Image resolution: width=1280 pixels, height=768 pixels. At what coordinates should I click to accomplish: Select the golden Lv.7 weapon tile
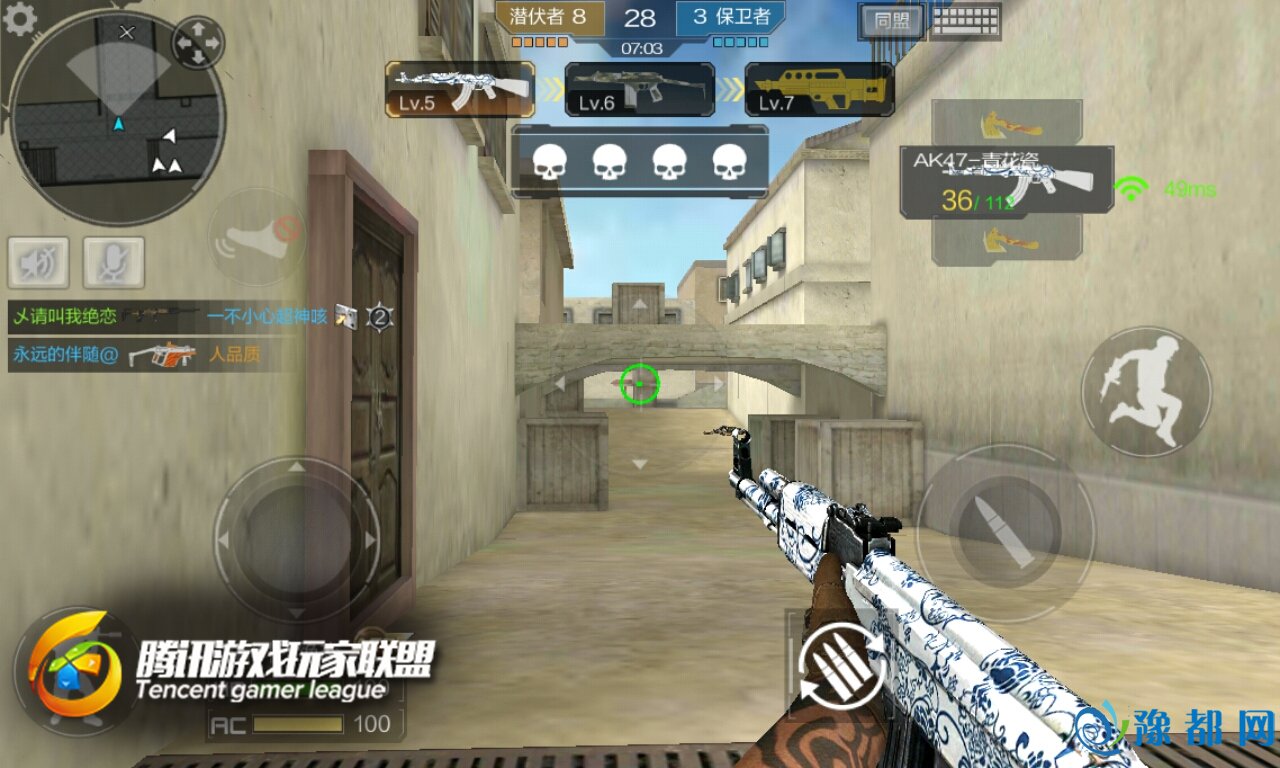pyautogui.click(x=819, y=90)
